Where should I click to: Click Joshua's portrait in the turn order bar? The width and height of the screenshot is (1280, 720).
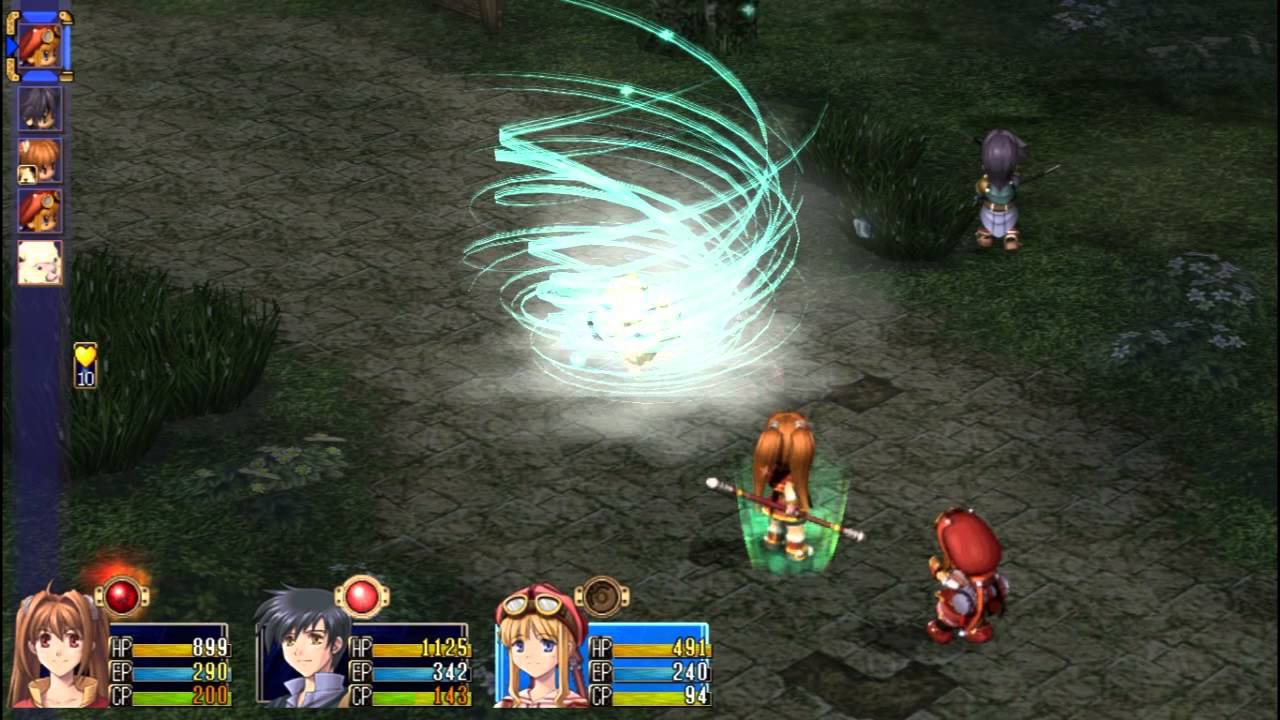point(38,108)
